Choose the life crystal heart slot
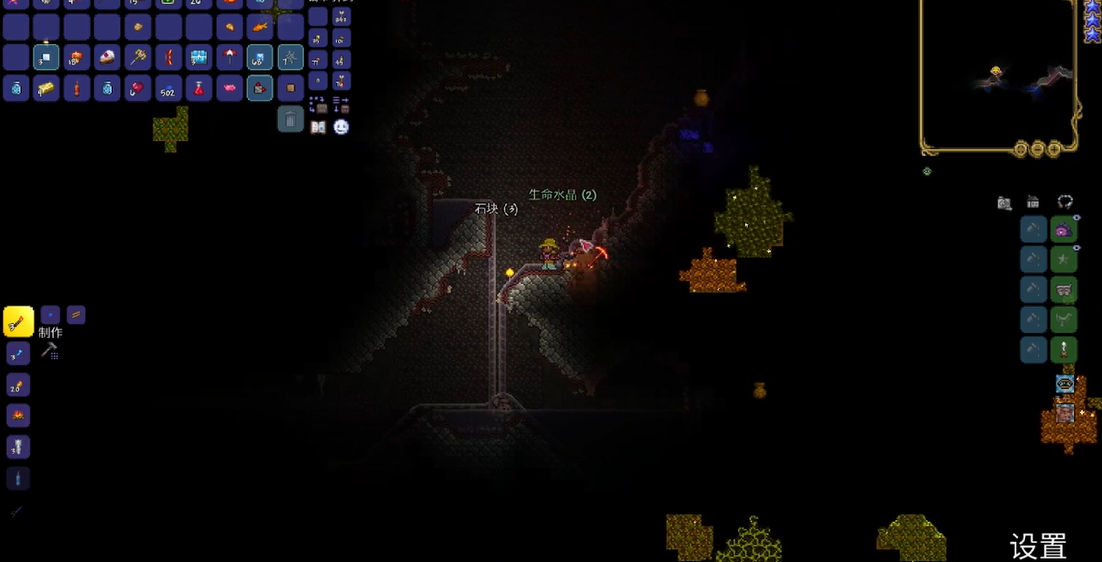 pos(138,89)
